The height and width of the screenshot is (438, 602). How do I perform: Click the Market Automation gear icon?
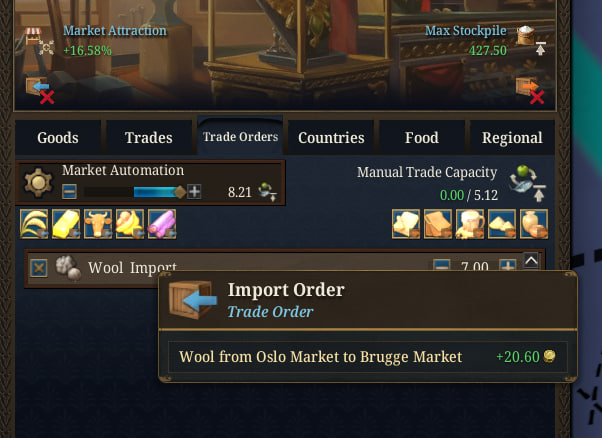pyautogui.click(x=39, y=183)
